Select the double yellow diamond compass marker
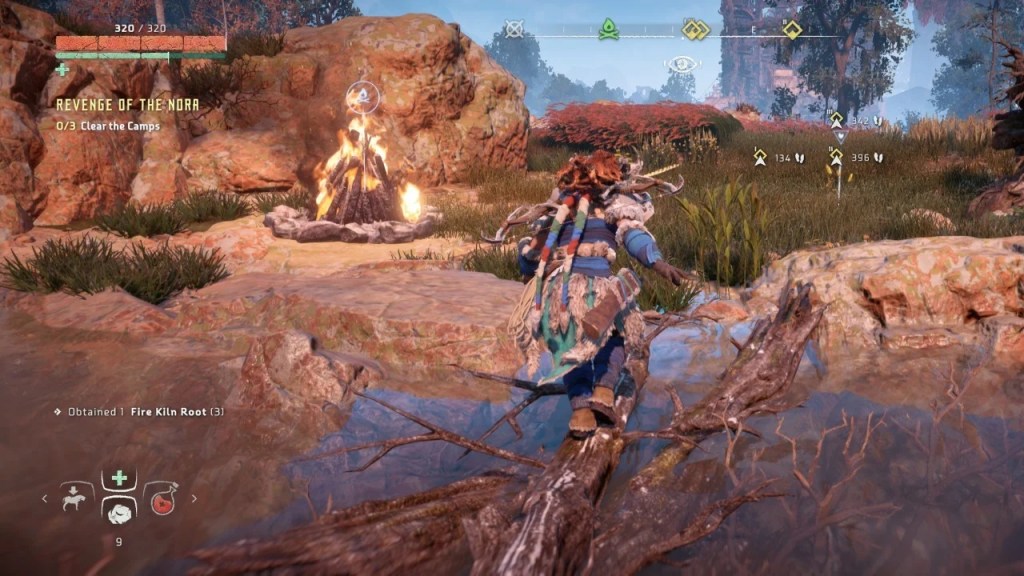 [x=695, y=30]
